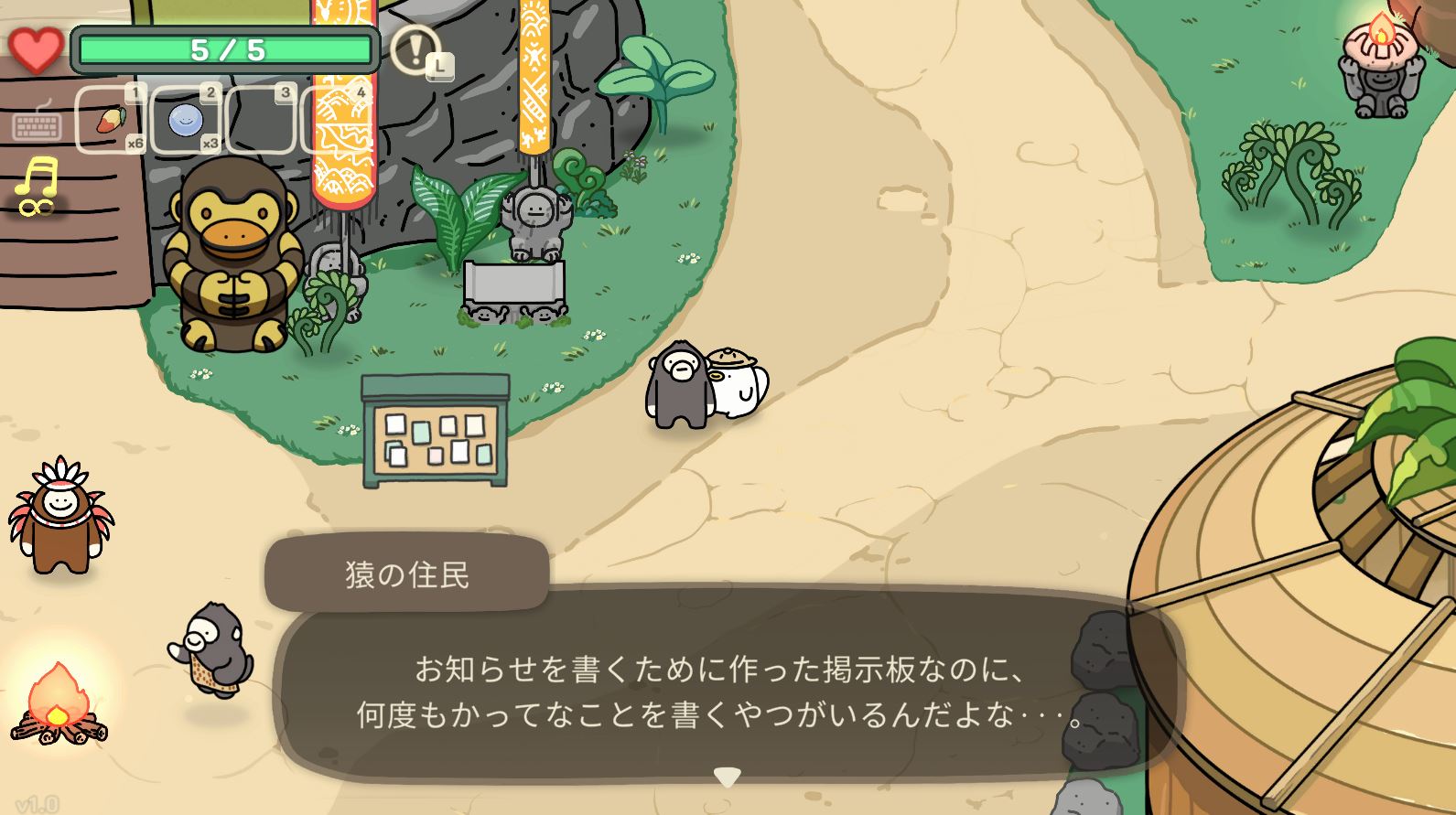Image resolution: width=1456 pixels, height=815 pixels.
Task: Open the exclamation mark quest alert
Action: 415,49
